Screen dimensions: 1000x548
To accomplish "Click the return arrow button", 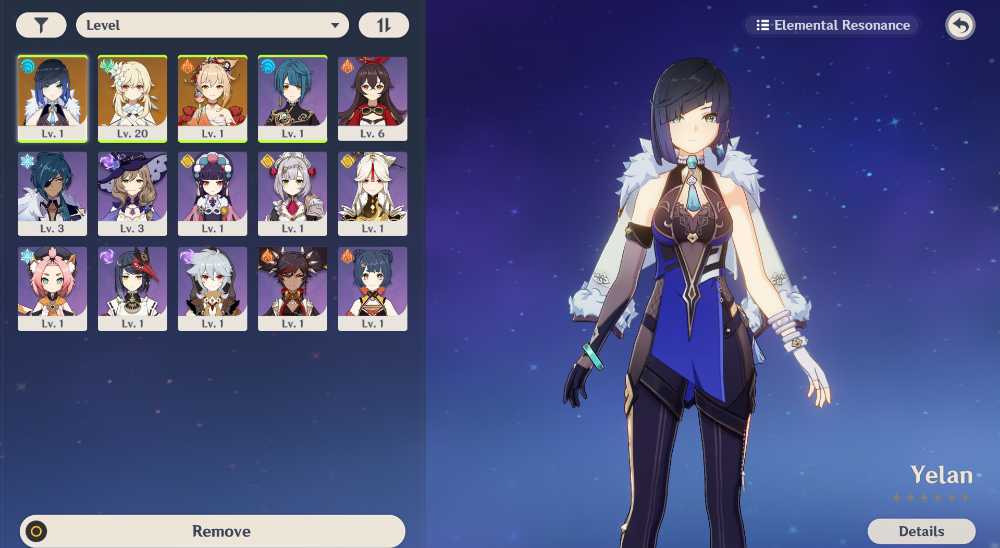I will (960, 25).
